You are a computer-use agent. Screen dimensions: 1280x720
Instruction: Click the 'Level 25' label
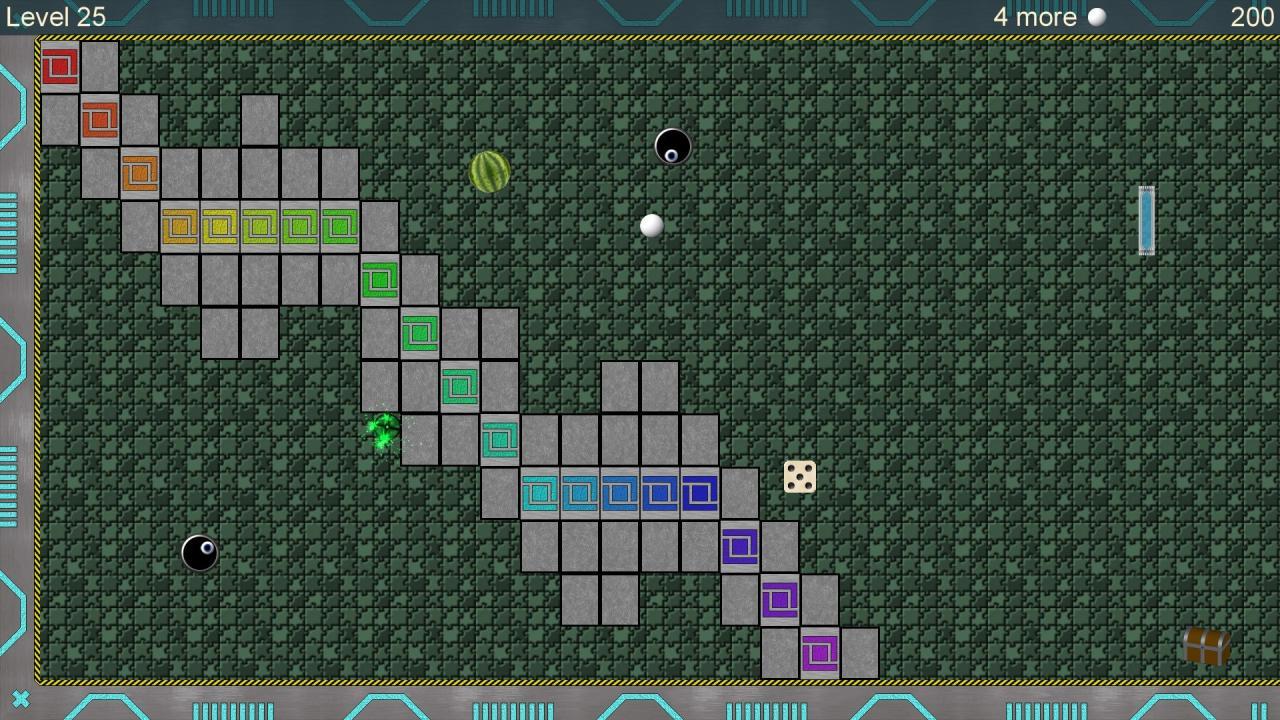click(x=58, y=17)
